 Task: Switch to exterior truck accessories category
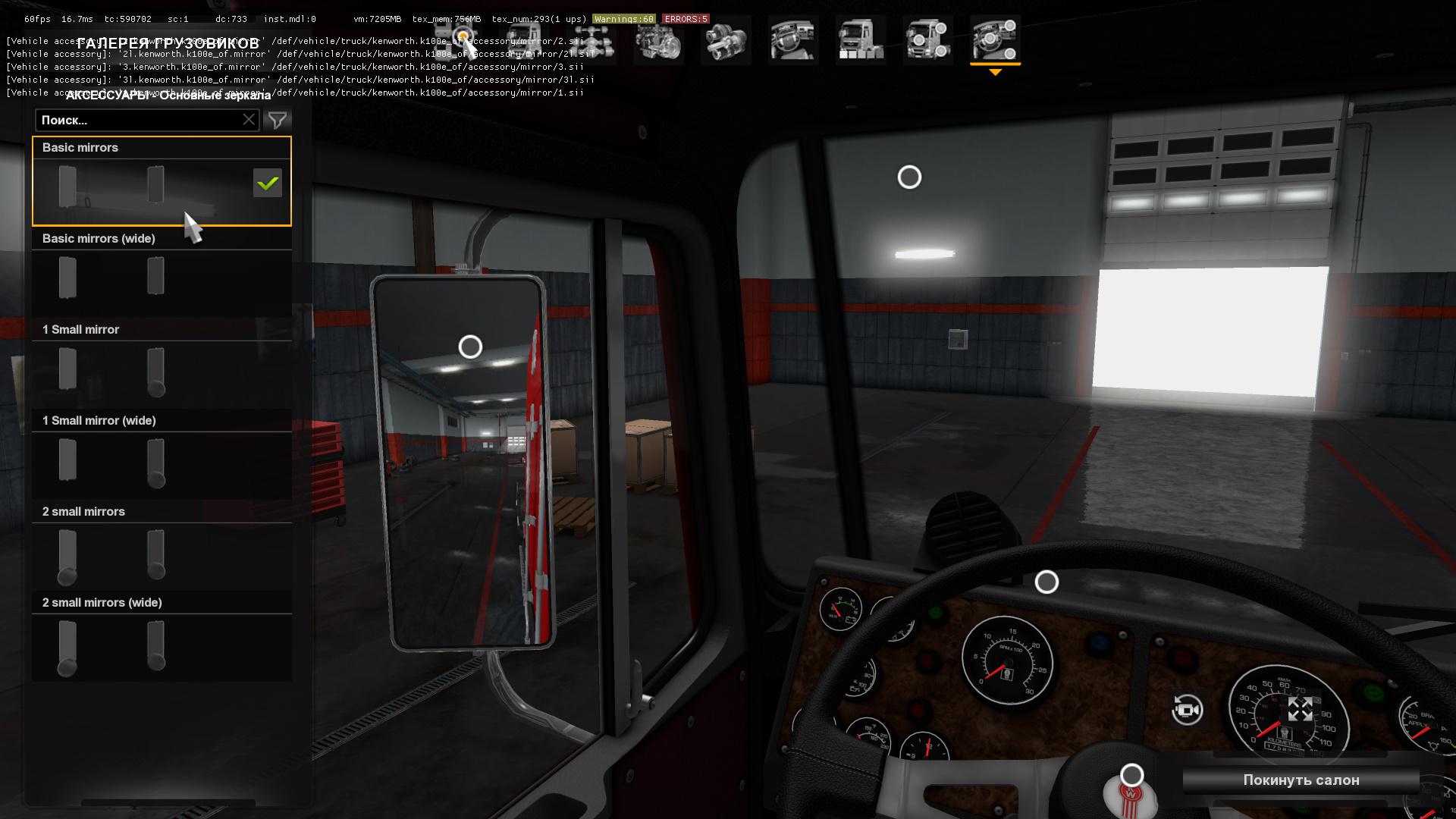[927, 41]
